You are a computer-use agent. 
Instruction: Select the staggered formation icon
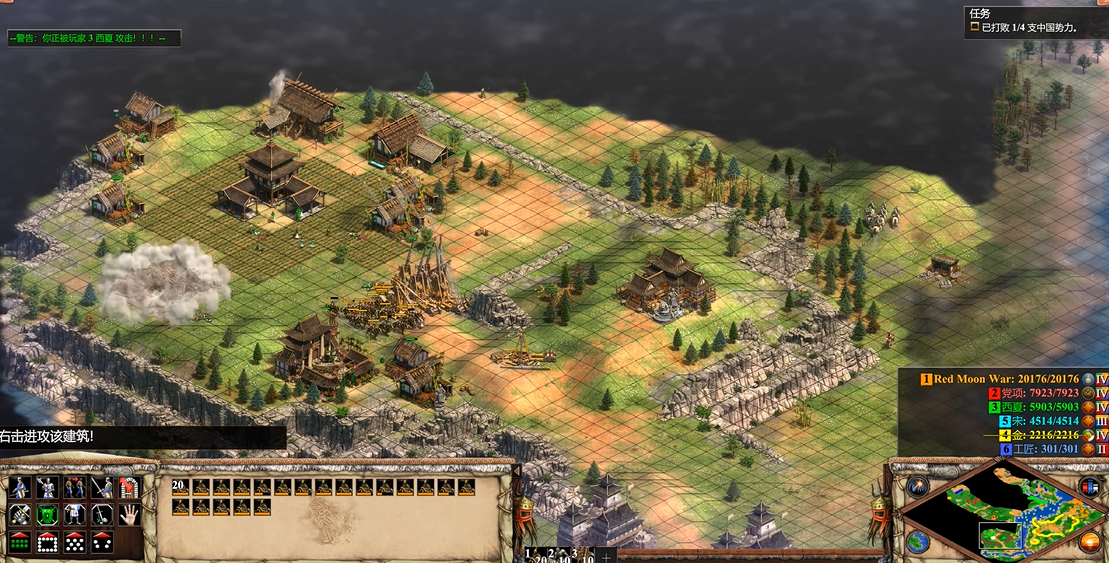pos(75,542)
